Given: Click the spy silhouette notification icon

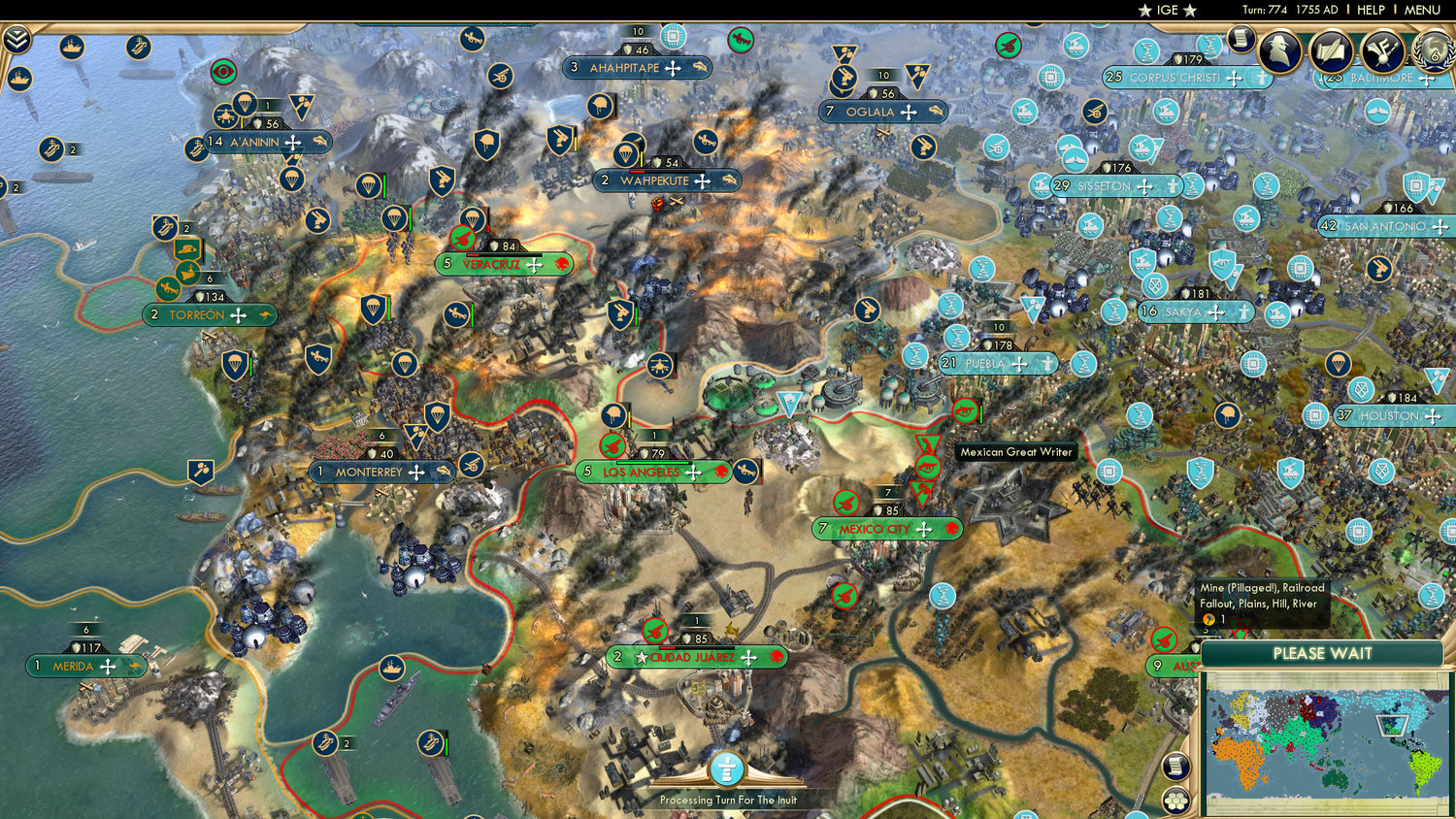Looking at the screenshot, I should (x=1279, y=50).
